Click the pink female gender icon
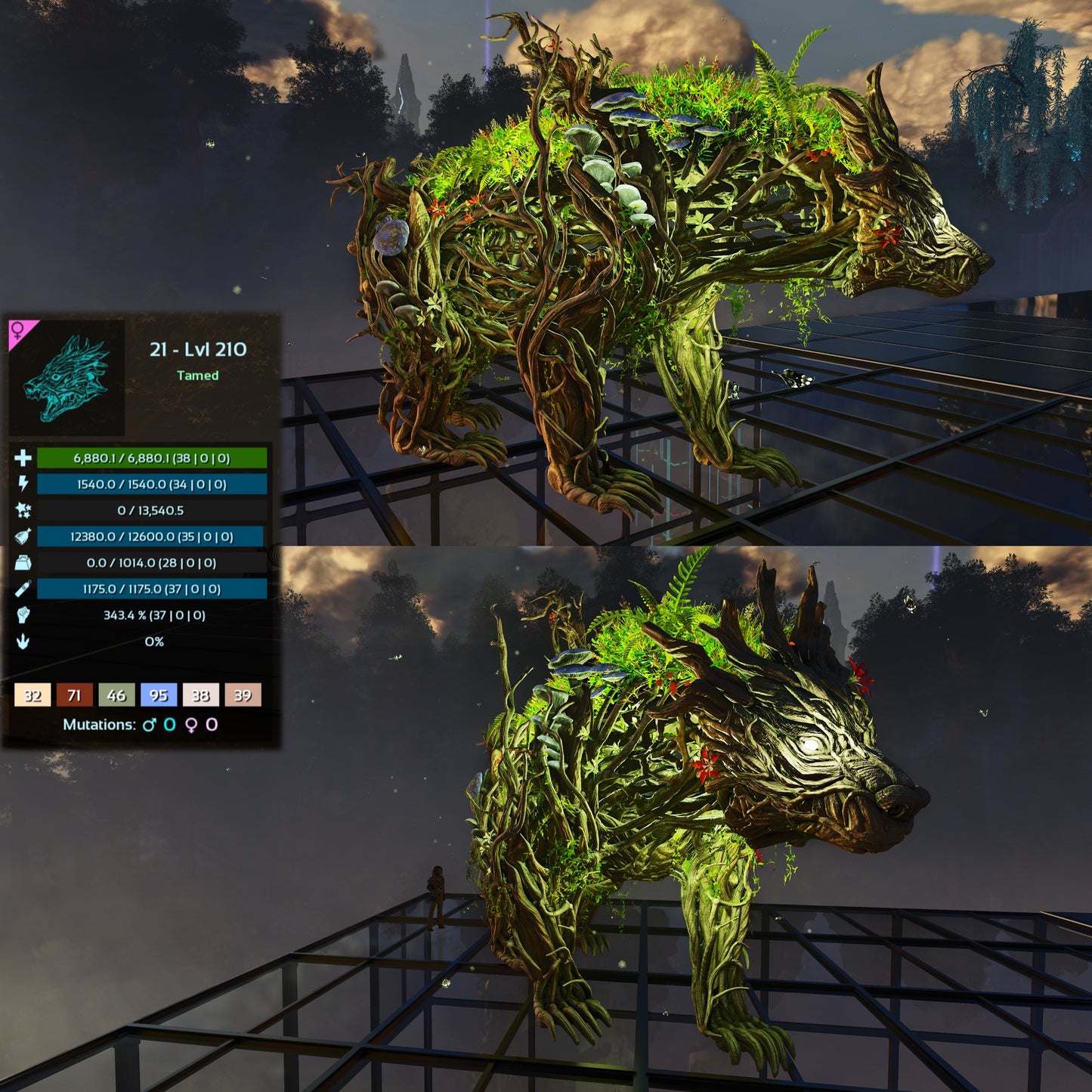The image size is (1092, 1092). coord(18,330)
